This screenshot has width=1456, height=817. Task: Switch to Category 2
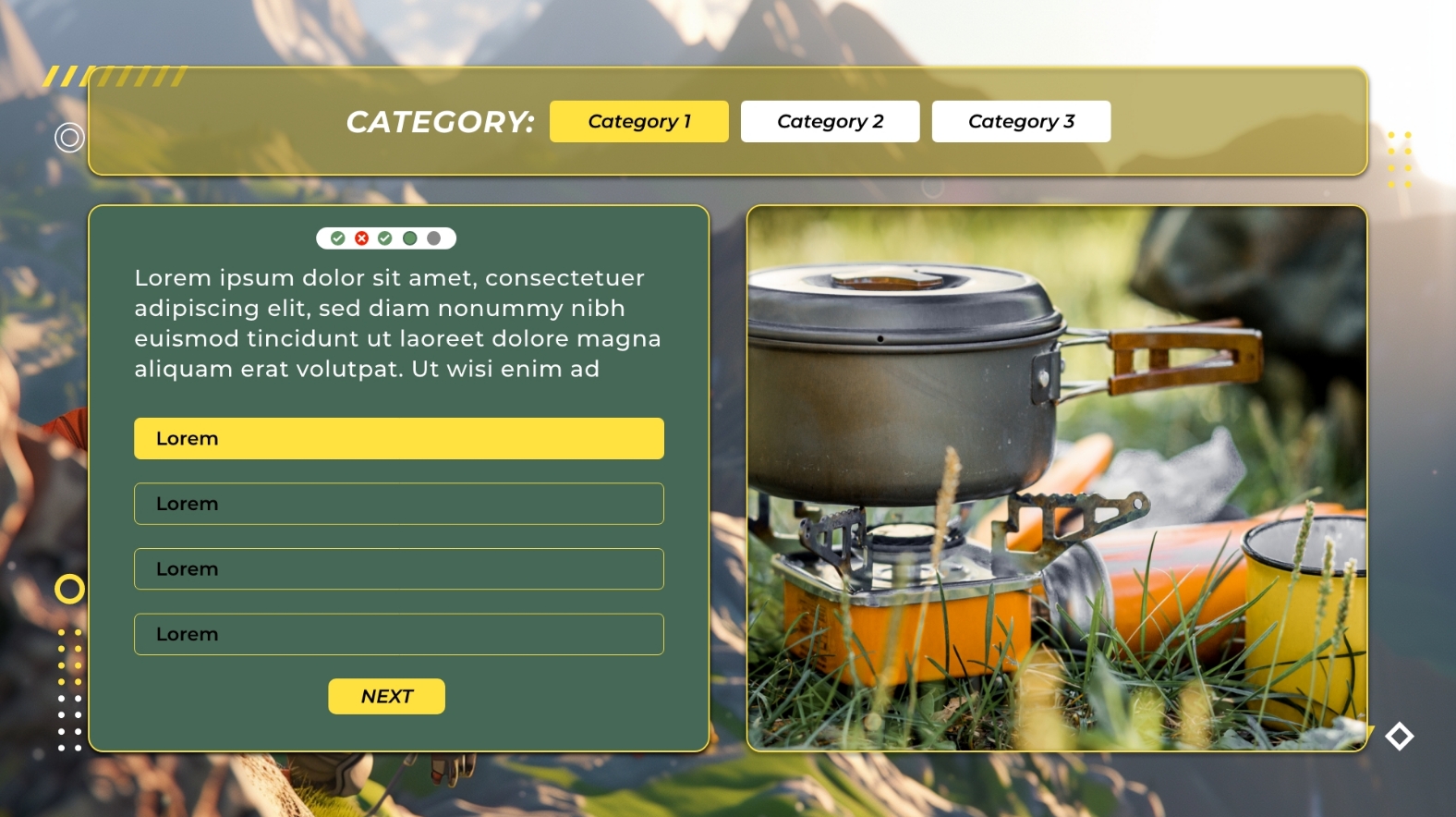[x=830, y=121]
